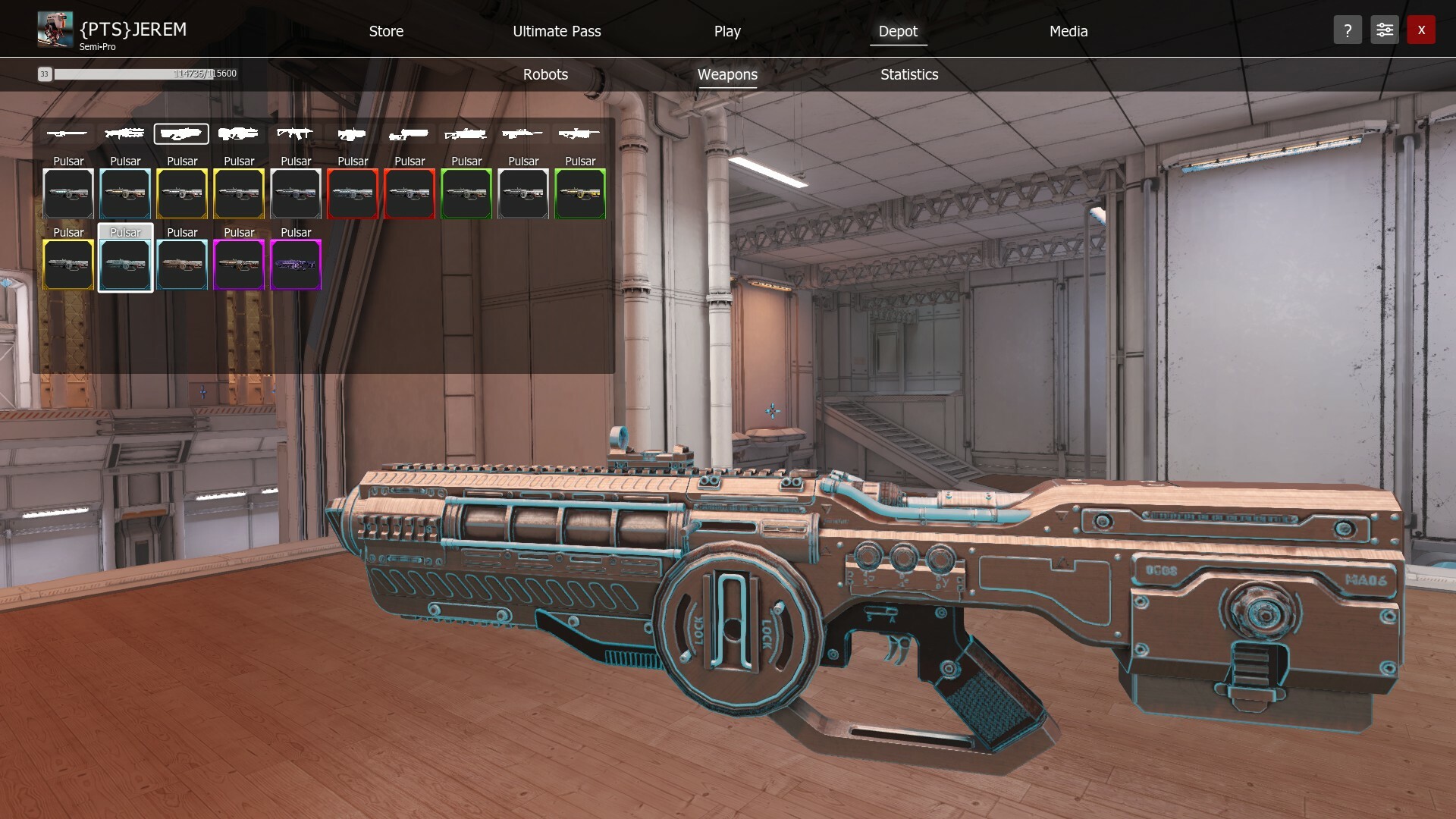1456x819 pixels.
Task: Select the first sniper rifle weapon silhouette icon
Action: pos(67,133)
